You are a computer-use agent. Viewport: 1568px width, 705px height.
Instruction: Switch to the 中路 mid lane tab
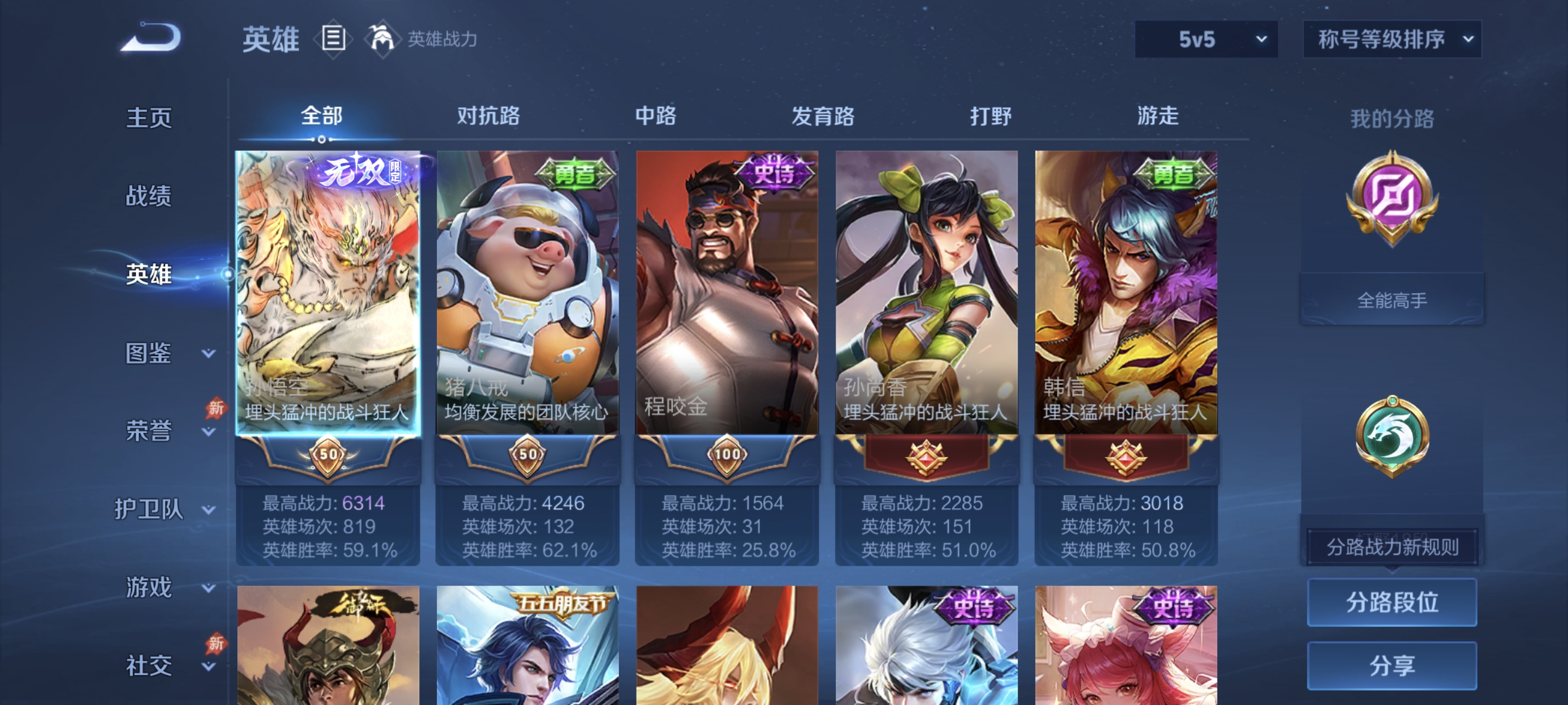(655, 116)
